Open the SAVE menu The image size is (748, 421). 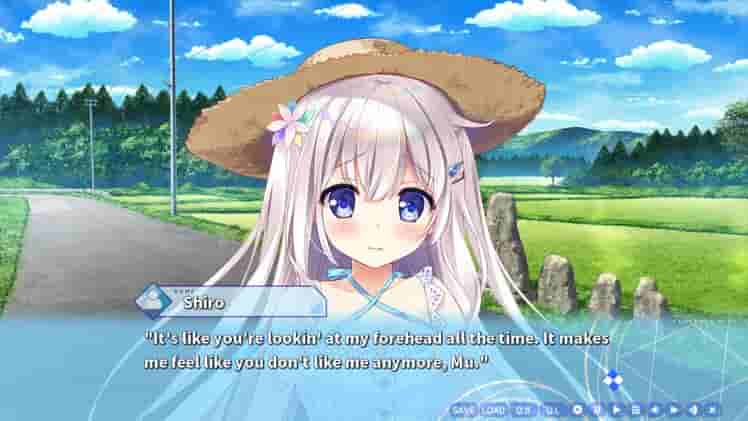click(463, 410)
